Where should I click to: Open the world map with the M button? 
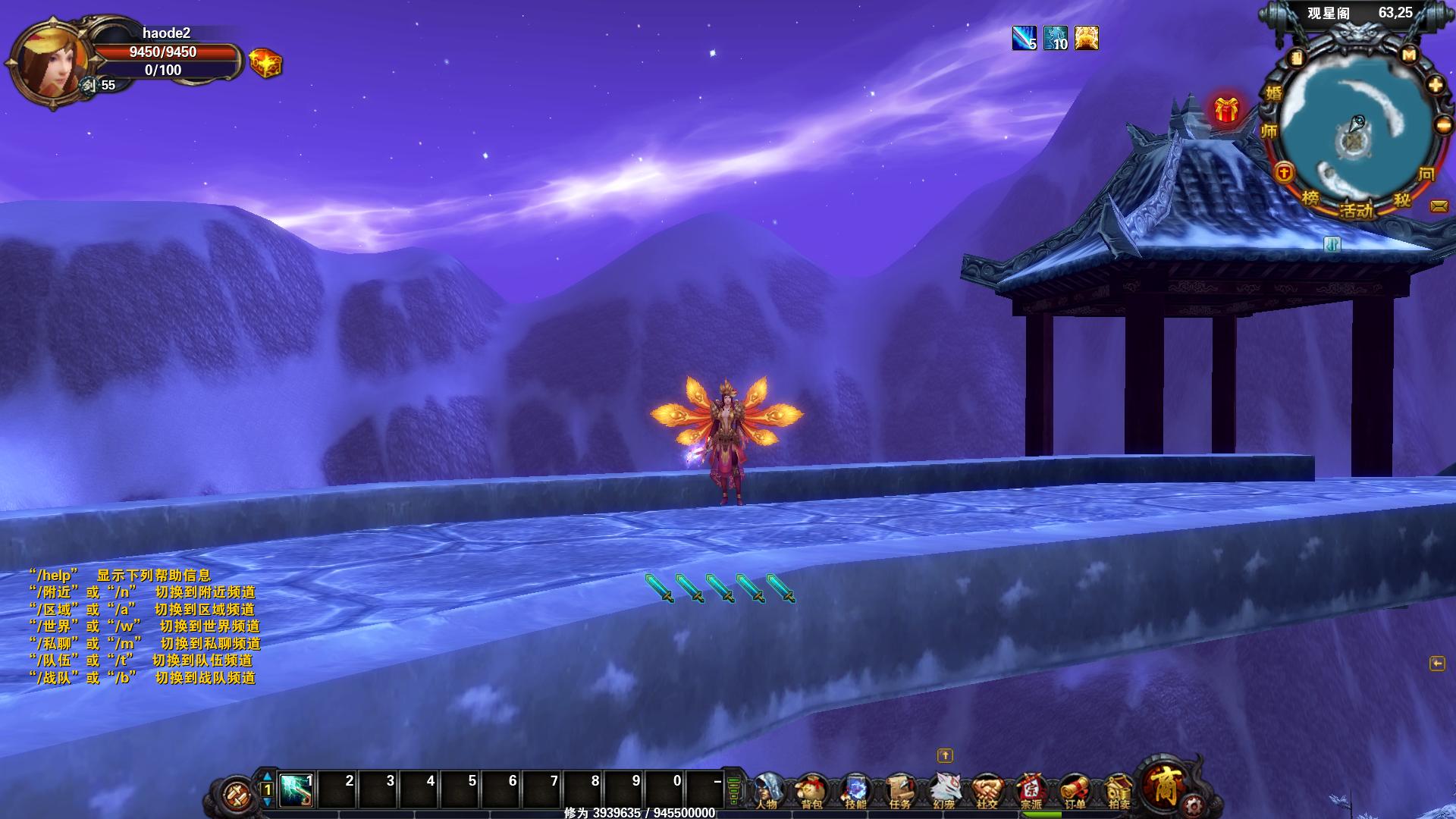(1409, 55)
